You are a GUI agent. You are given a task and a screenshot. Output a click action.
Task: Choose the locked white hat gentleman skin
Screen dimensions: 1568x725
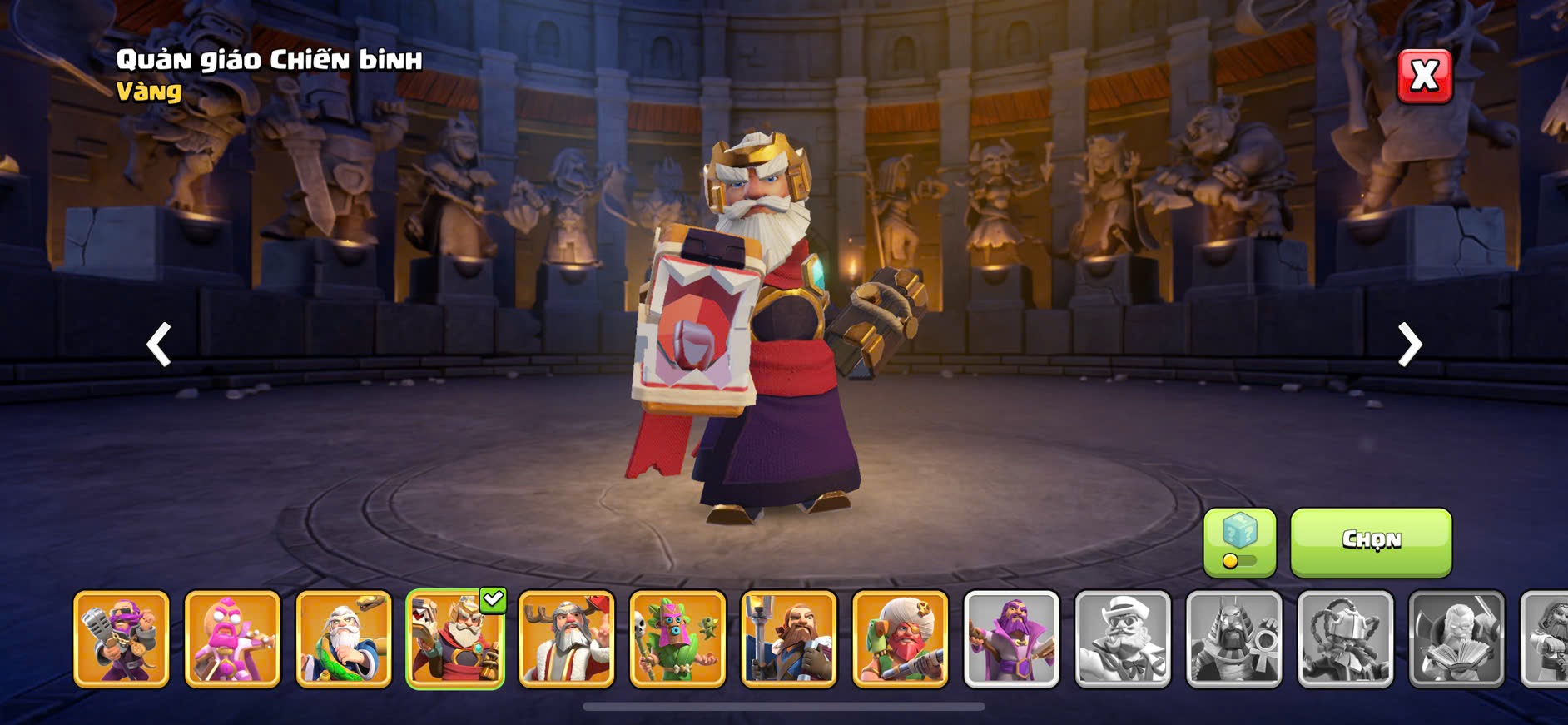1123,639
